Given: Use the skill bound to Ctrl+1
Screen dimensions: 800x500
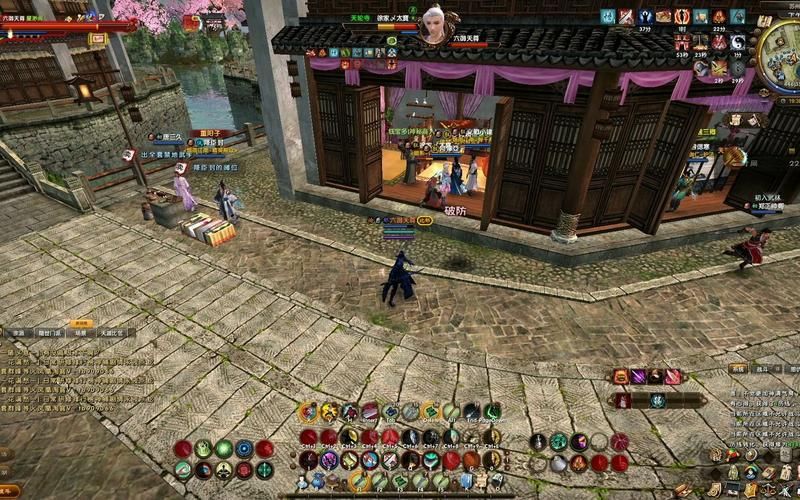Looking at the screenshot, I should click(x=309, y=437).
